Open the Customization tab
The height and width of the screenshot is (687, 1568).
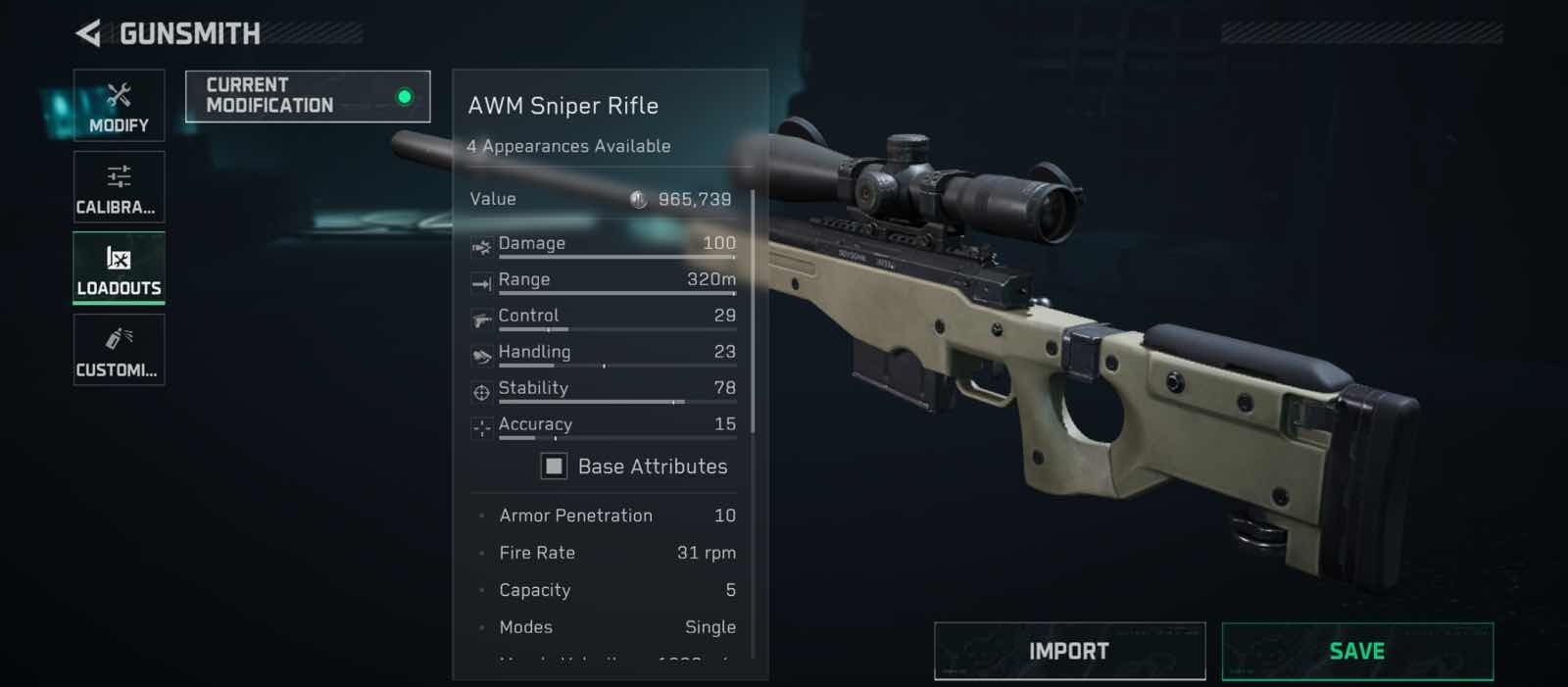point(119,350)
